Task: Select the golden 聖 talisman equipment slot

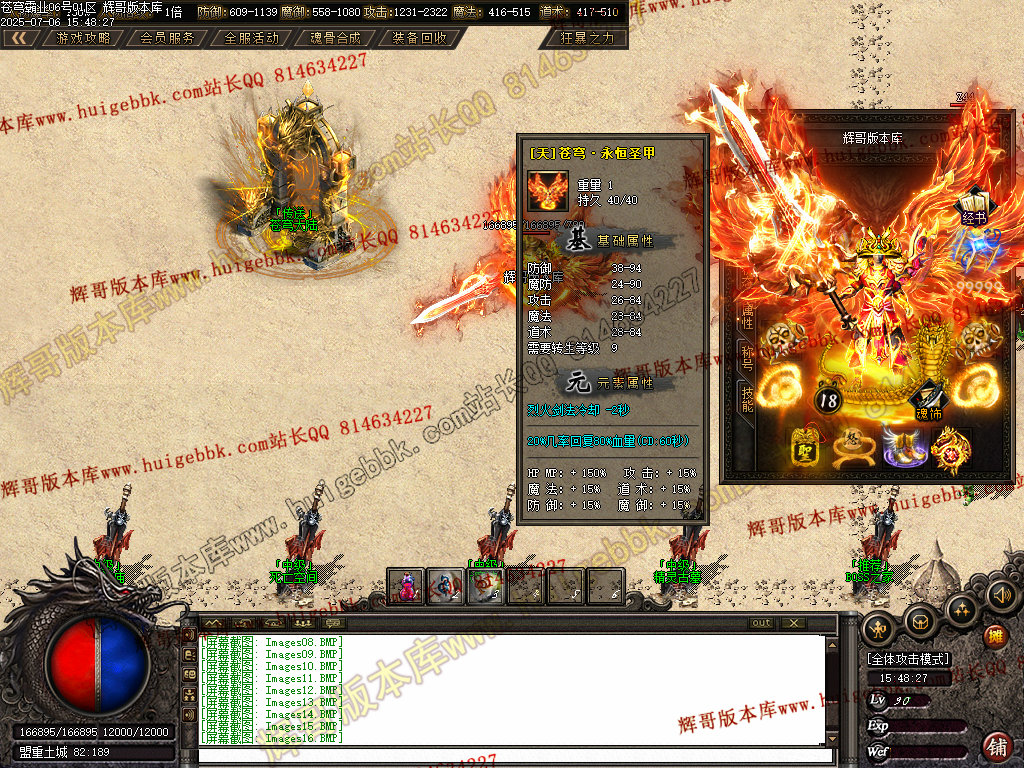Action: tap(805, 445)
